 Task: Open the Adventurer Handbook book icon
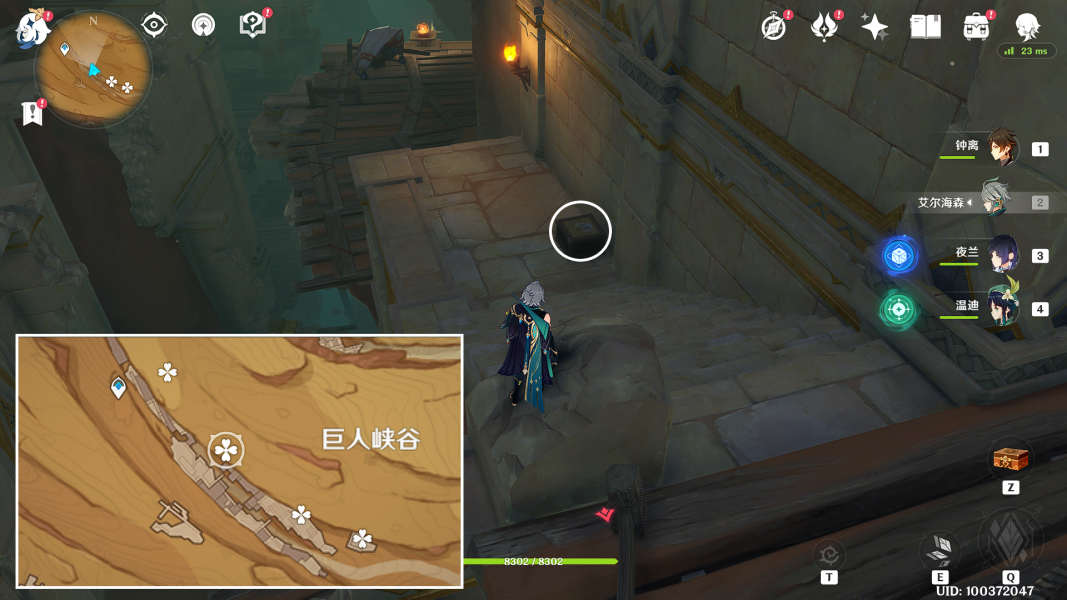(x=925, y=27)
